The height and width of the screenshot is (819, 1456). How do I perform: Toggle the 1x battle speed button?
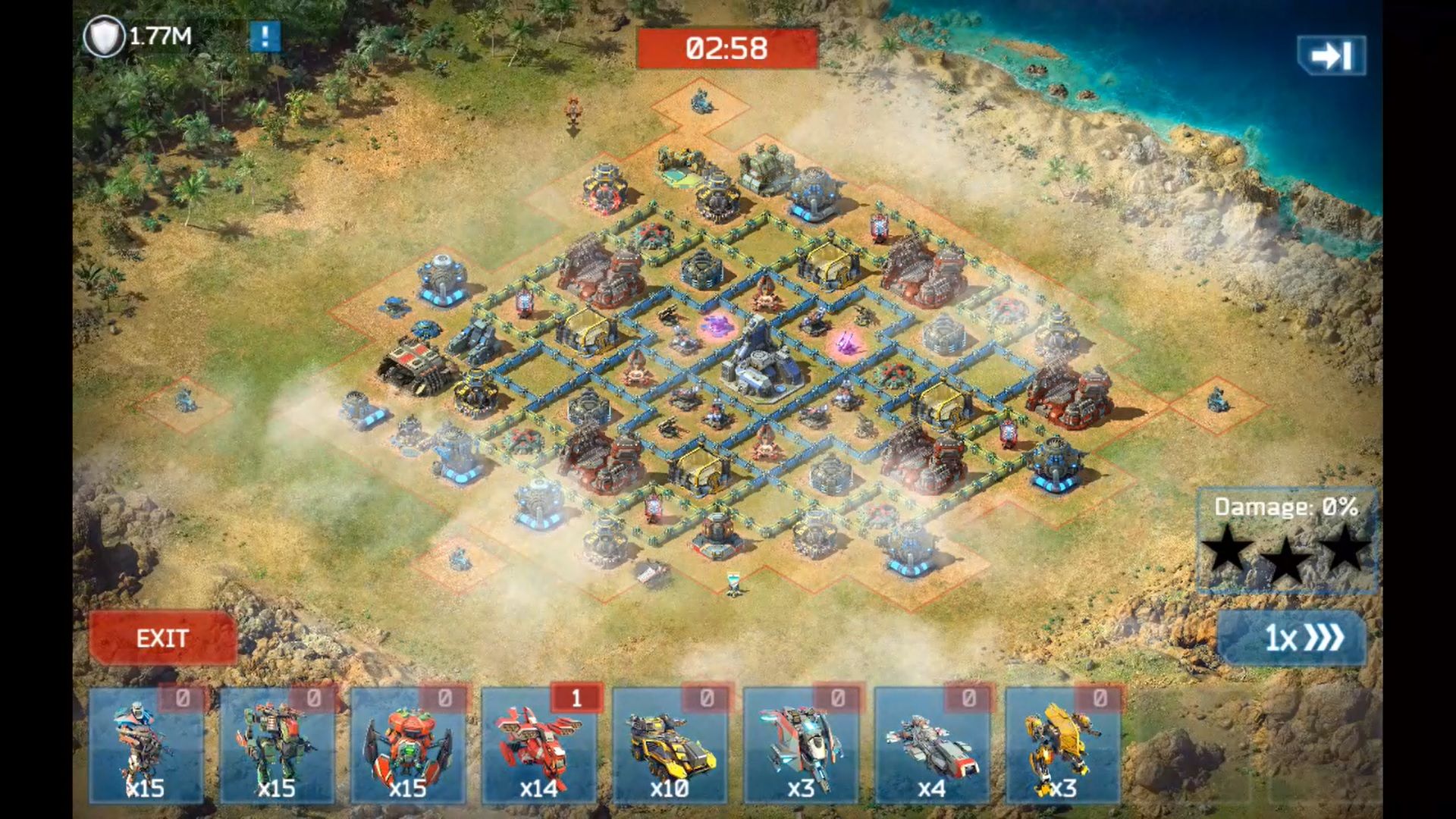point(1291,638)
